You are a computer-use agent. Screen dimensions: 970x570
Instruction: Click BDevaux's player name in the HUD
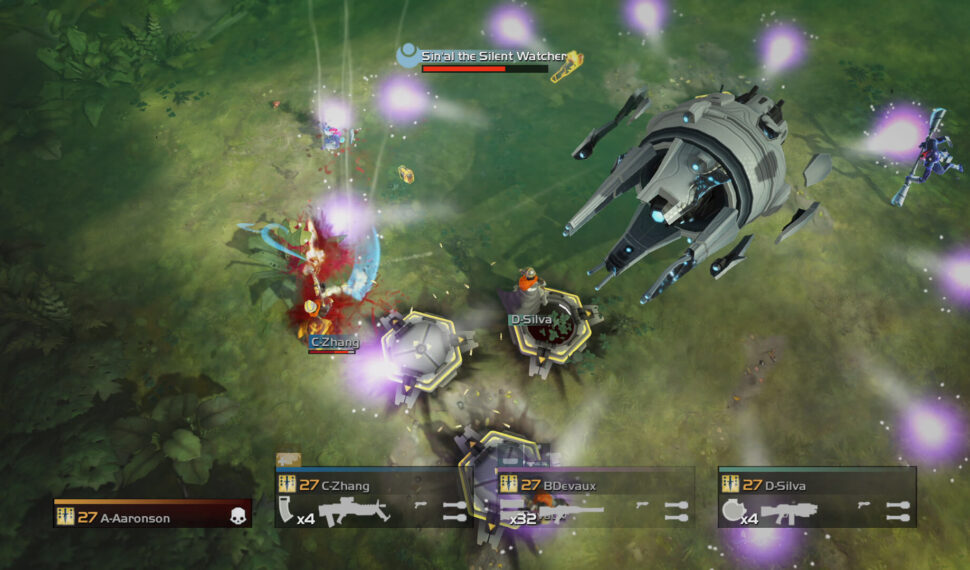tap(569, 486)
